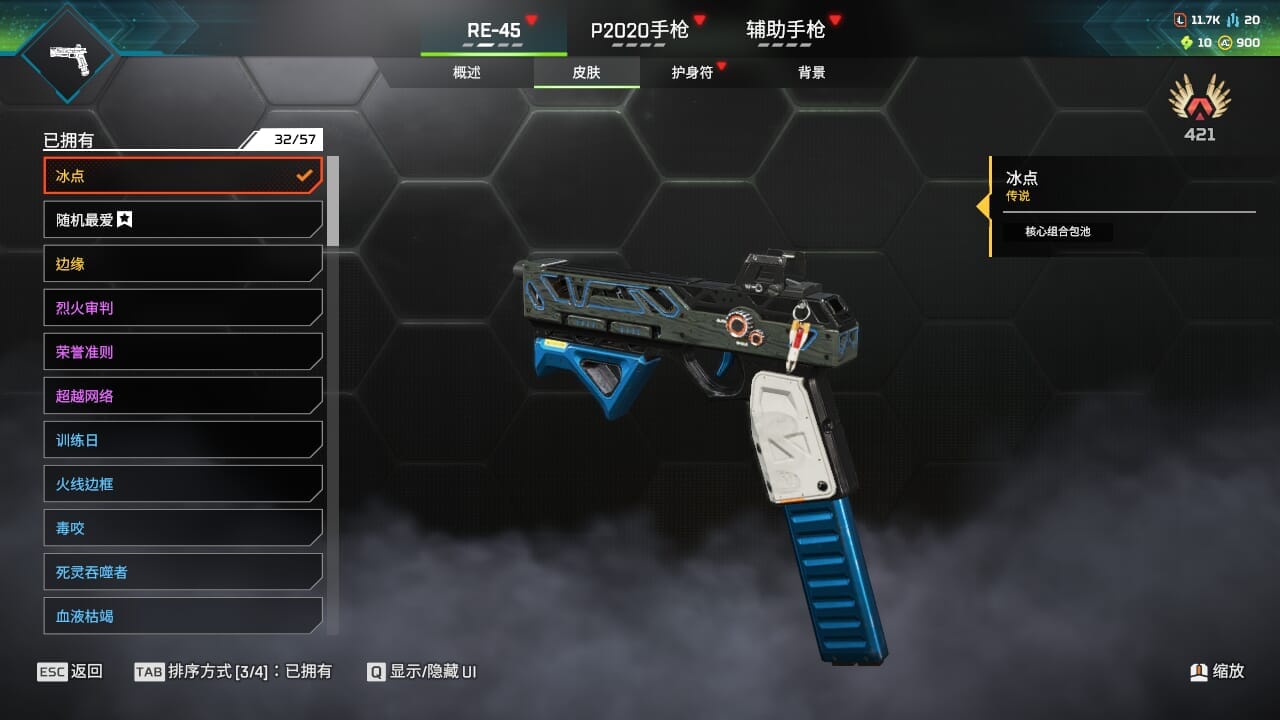Switch to the 皮肤 skins tab
The image size is (1280, 720).
pyautogui.click(x=586, y=72)
